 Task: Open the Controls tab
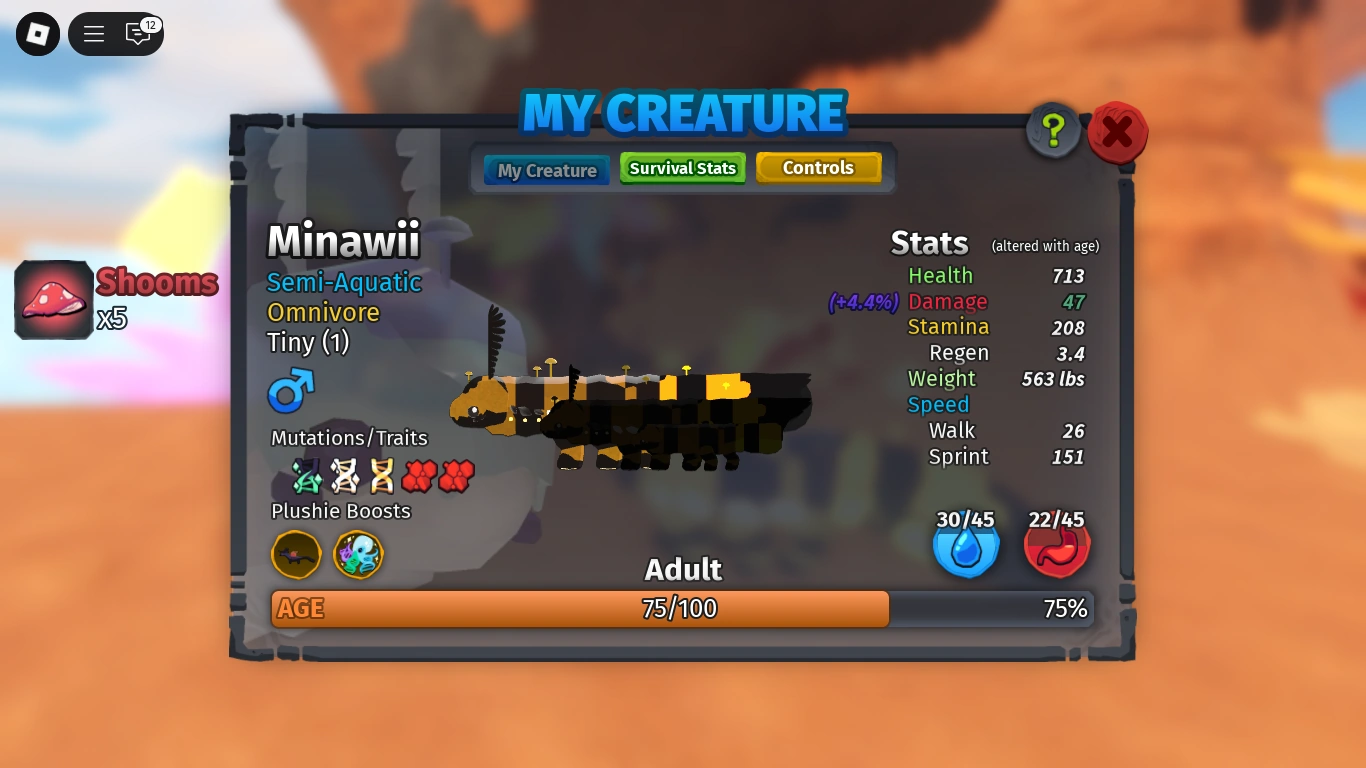[x=819, y=168]
